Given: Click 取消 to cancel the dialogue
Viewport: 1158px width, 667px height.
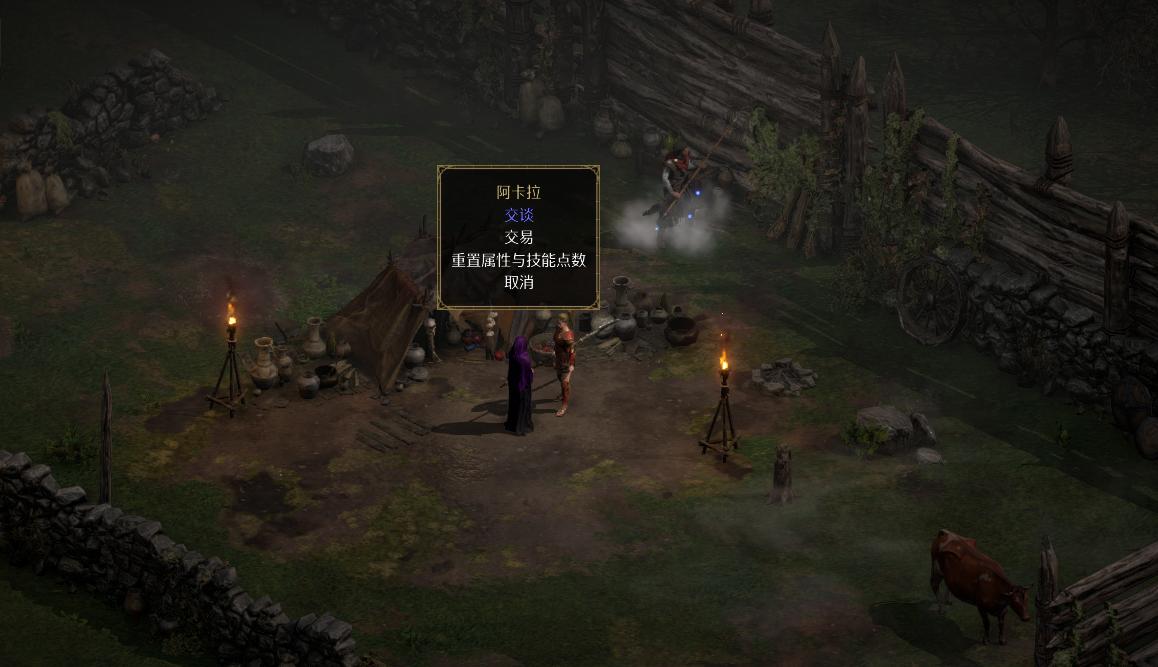Looking at the screenshot, I should coord(518,282).
